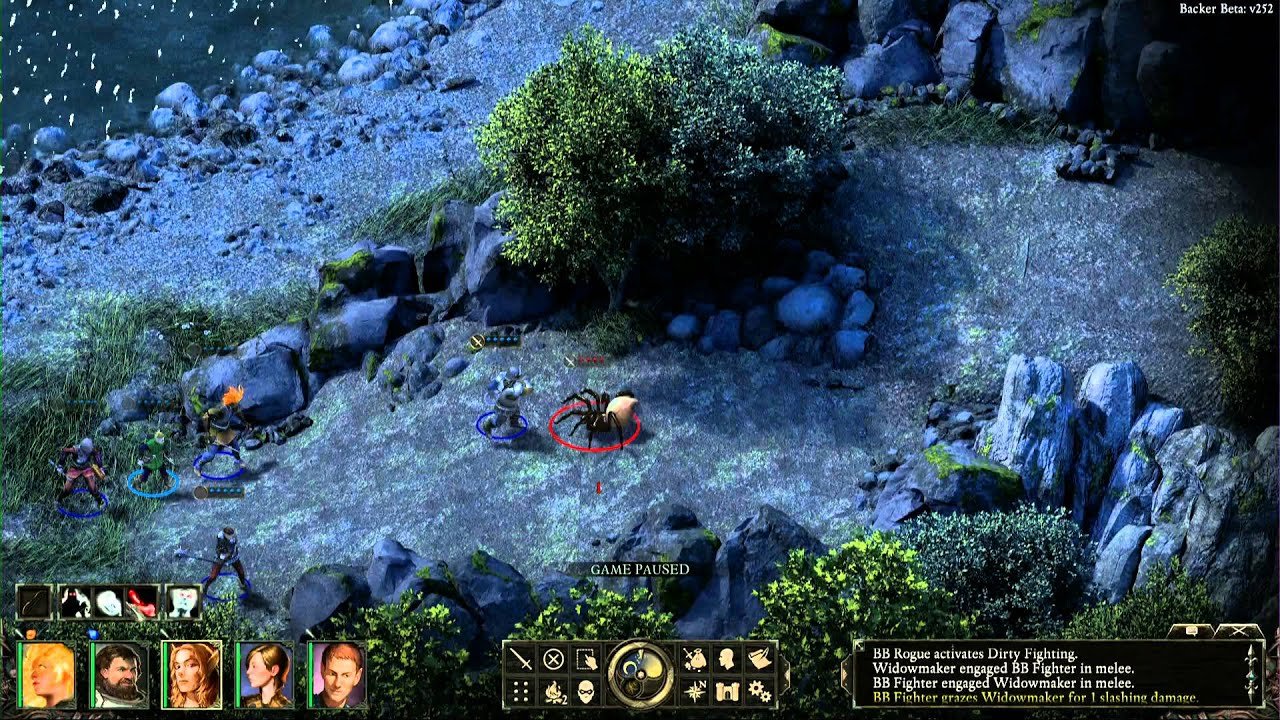Image resolution: width=1280 pixels, height=720 pixels.
Task: Open the options gears button
Action: pos(760,691)
